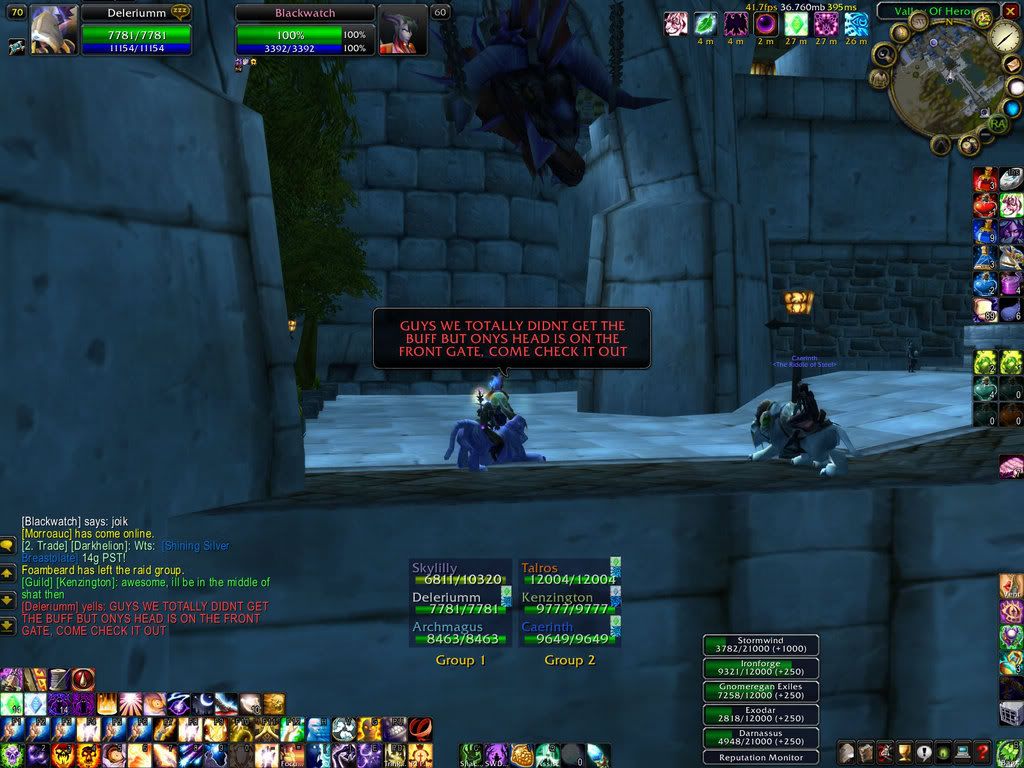The width and height of the screenshot is (1024, 768).
Task: Select Caerinth's raid frame
Action: 566,633
